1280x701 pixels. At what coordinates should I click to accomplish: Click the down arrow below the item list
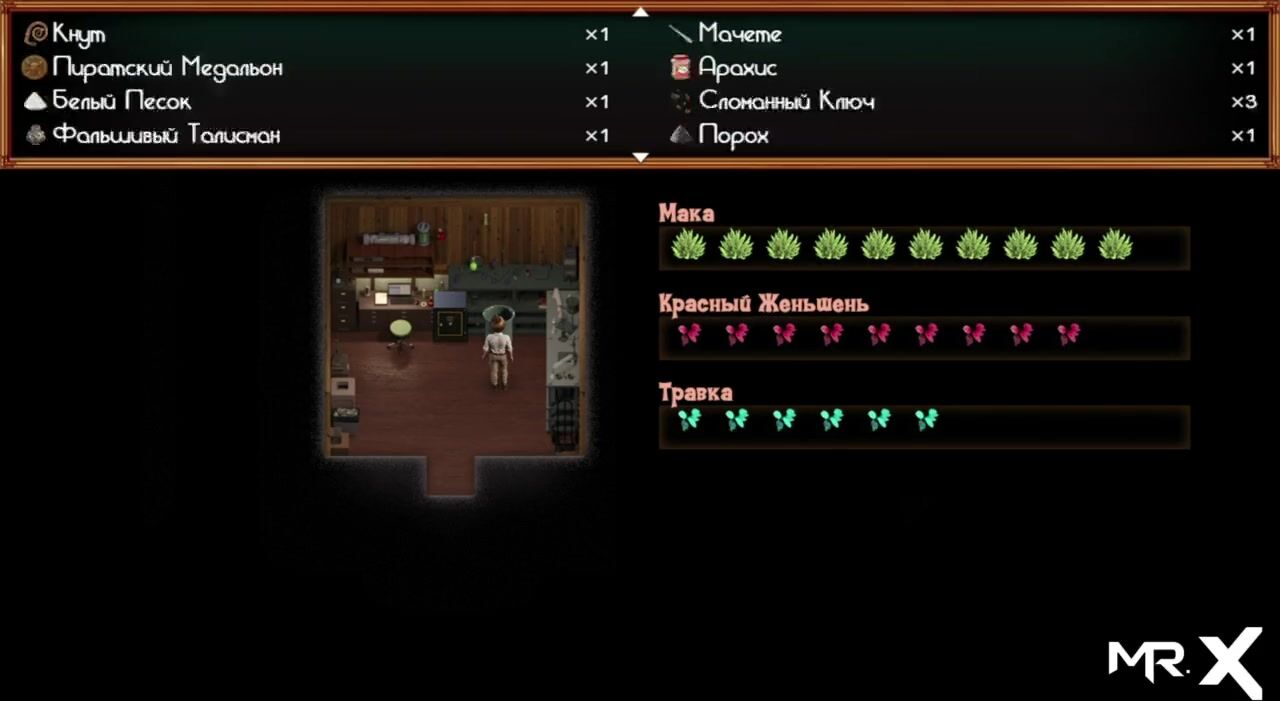(641, 157)
